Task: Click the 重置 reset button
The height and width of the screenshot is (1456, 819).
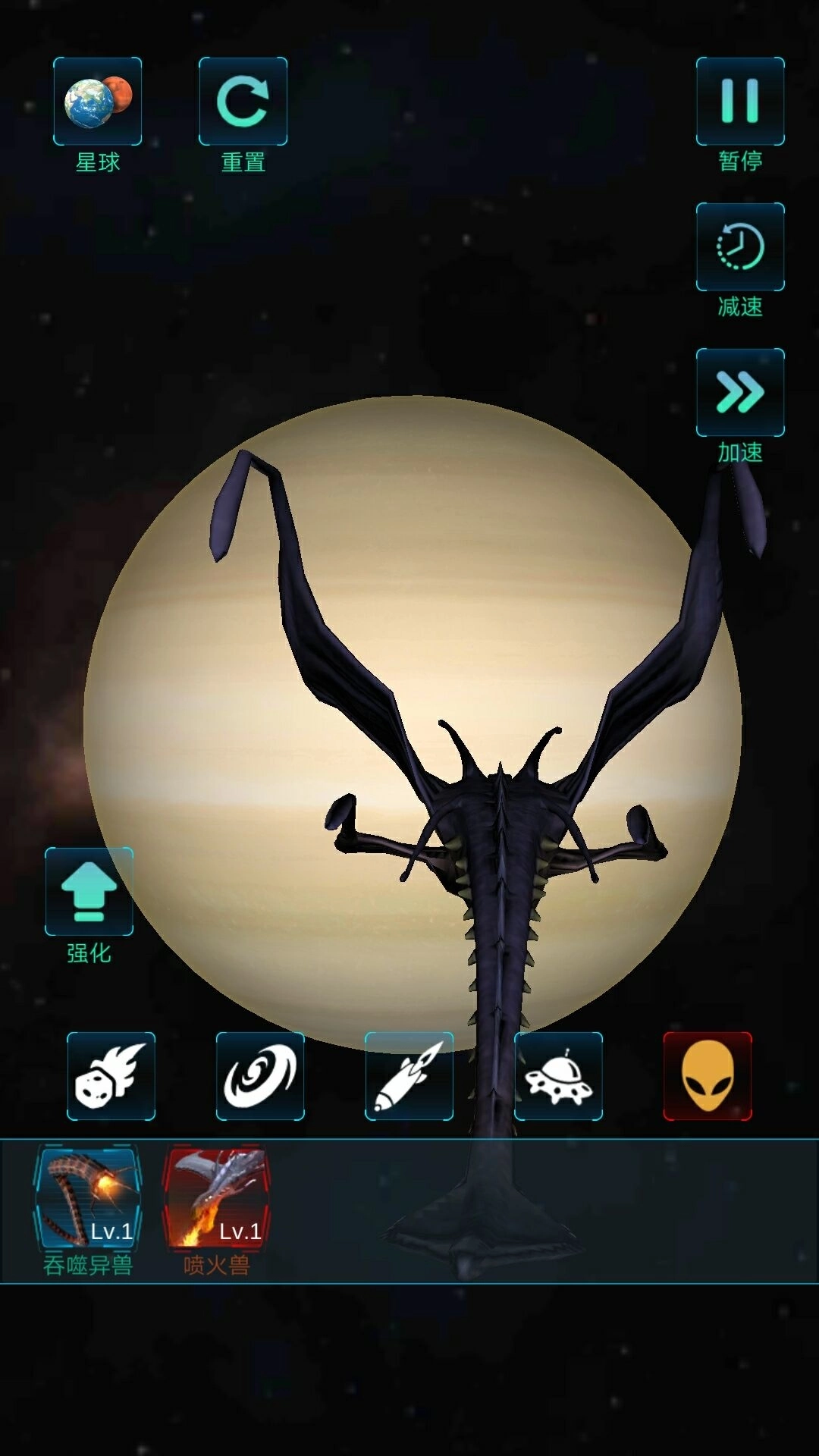Action: 243,102
